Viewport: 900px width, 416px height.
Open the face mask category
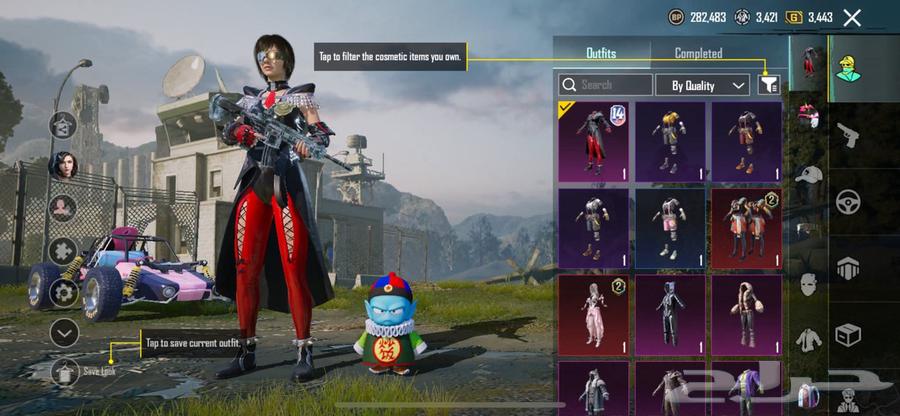tap(808, 284)
